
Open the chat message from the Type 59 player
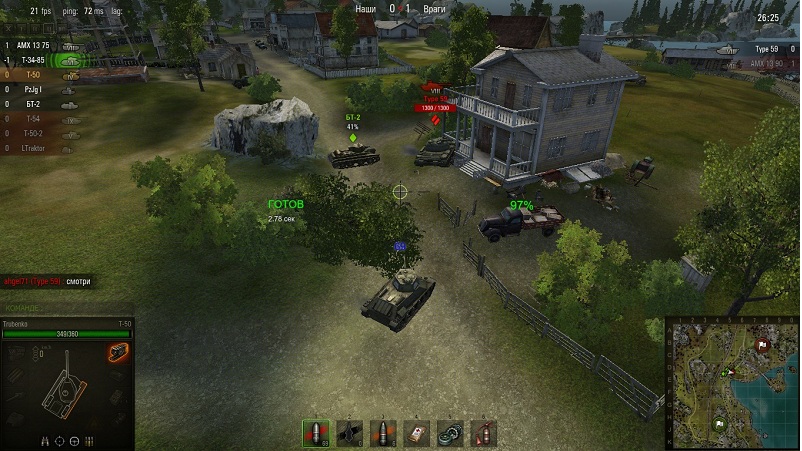click(46, 281)
